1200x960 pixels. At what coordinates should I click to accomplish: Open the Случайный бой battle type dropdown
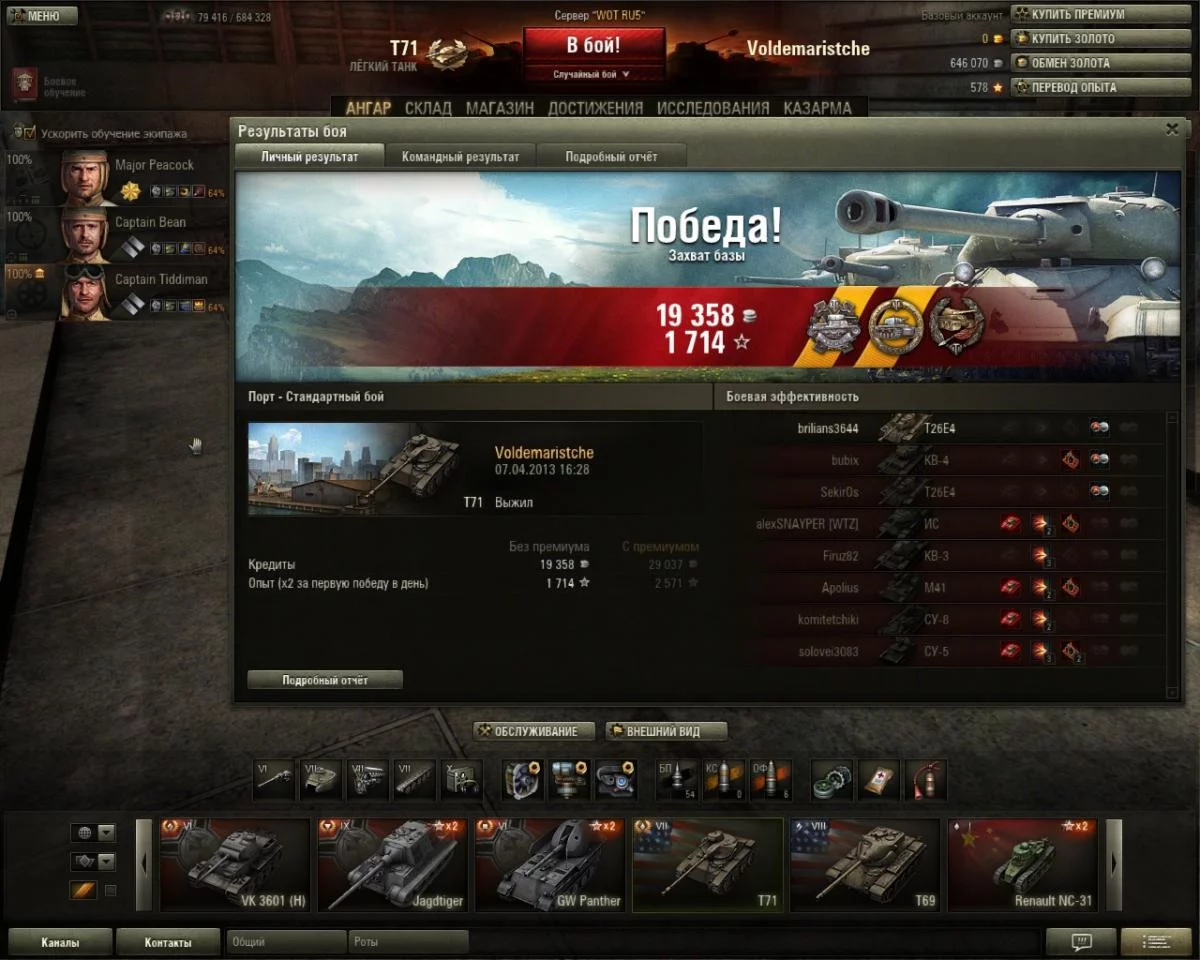coord(593,74)
